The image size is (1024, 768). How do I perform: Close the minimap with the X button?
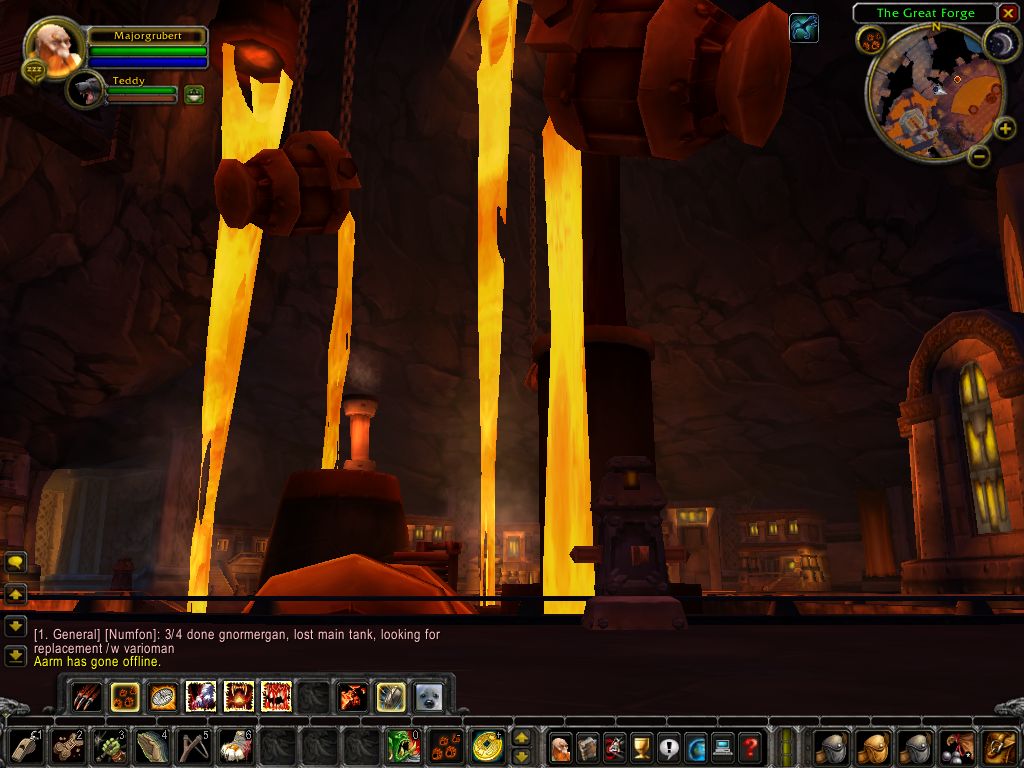[1008, 13]
